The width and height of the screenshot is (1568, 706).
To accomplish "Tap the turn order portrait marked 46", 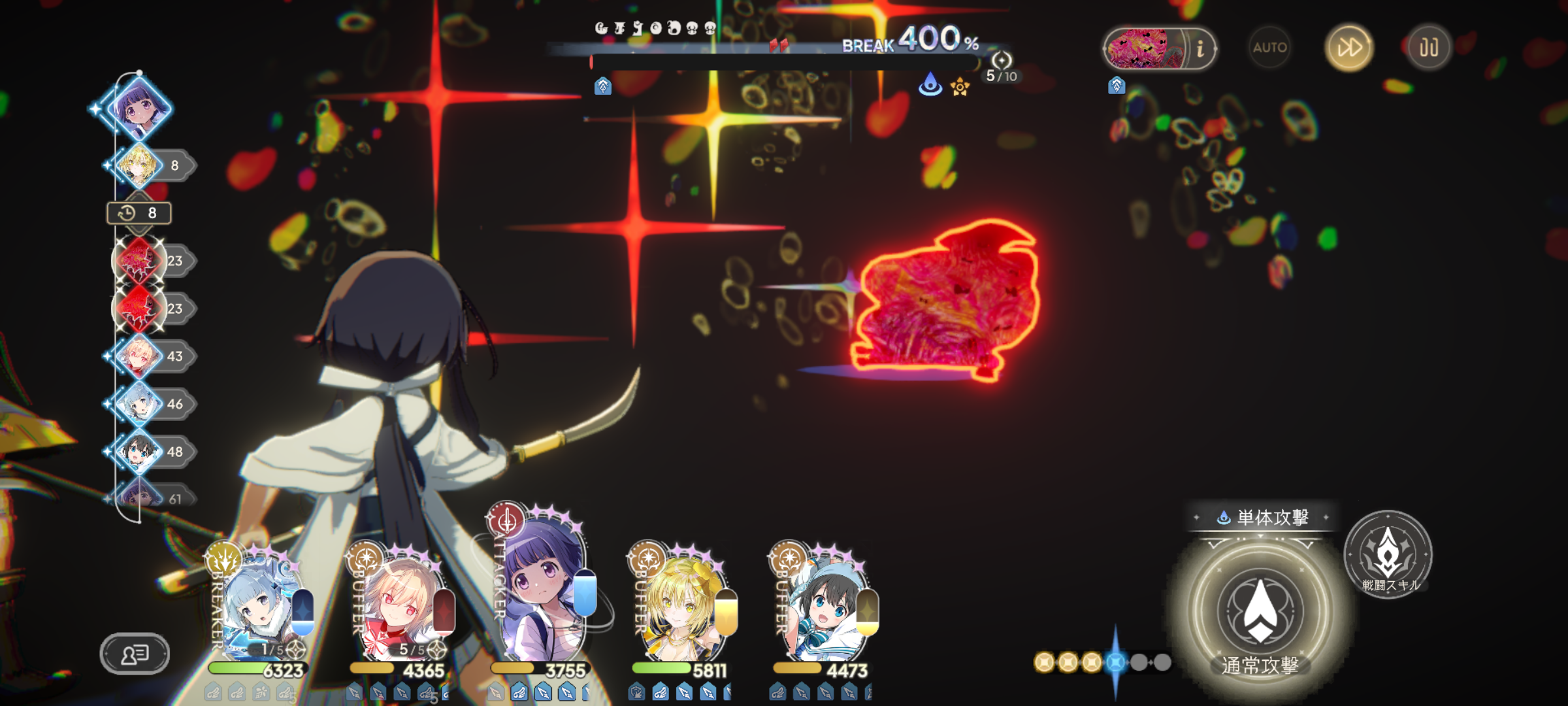I will click(x=139, y=404).
